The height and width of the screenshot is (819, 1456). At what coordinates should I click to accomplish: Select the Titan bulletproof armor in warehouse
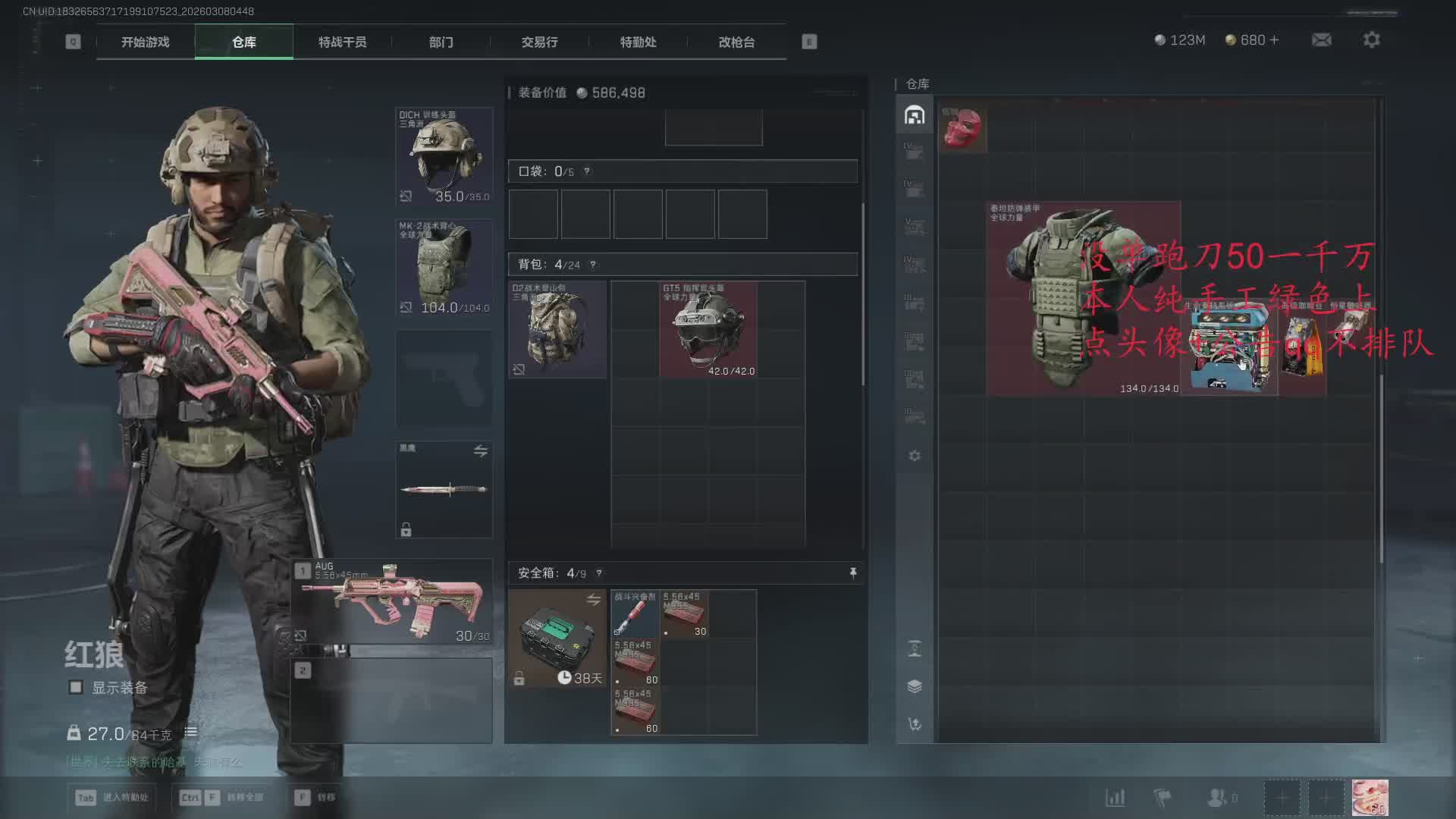(1082, 299)
